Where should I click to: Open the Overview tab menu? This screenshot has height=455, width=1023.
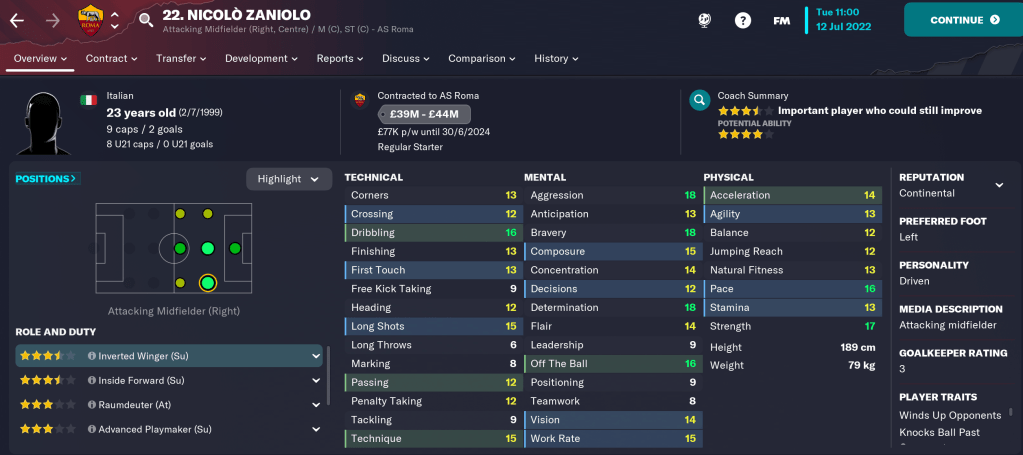coord(41,59)
